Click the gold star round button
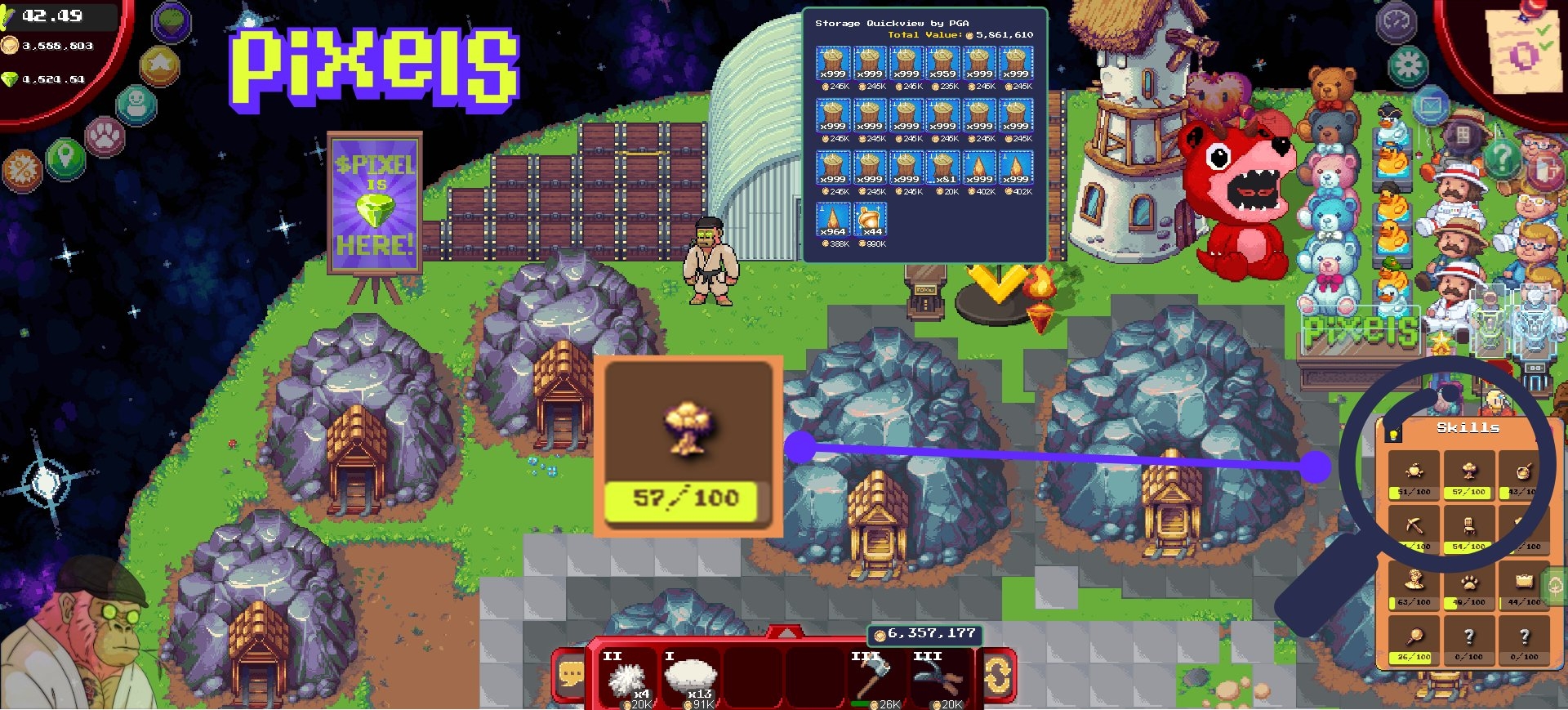The height and width of the screenshot is (710, 1568). [159, 65]
